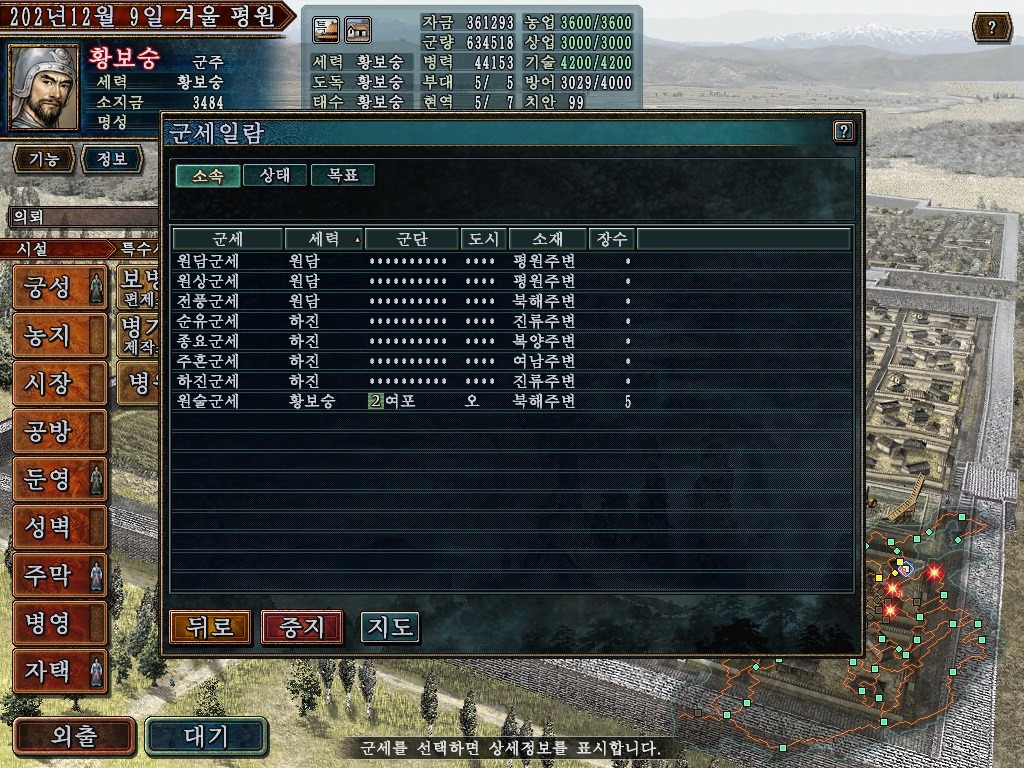The image size is (1024, 768).
Task: Open the 지도 map button
Action: (x=390, y=627)
